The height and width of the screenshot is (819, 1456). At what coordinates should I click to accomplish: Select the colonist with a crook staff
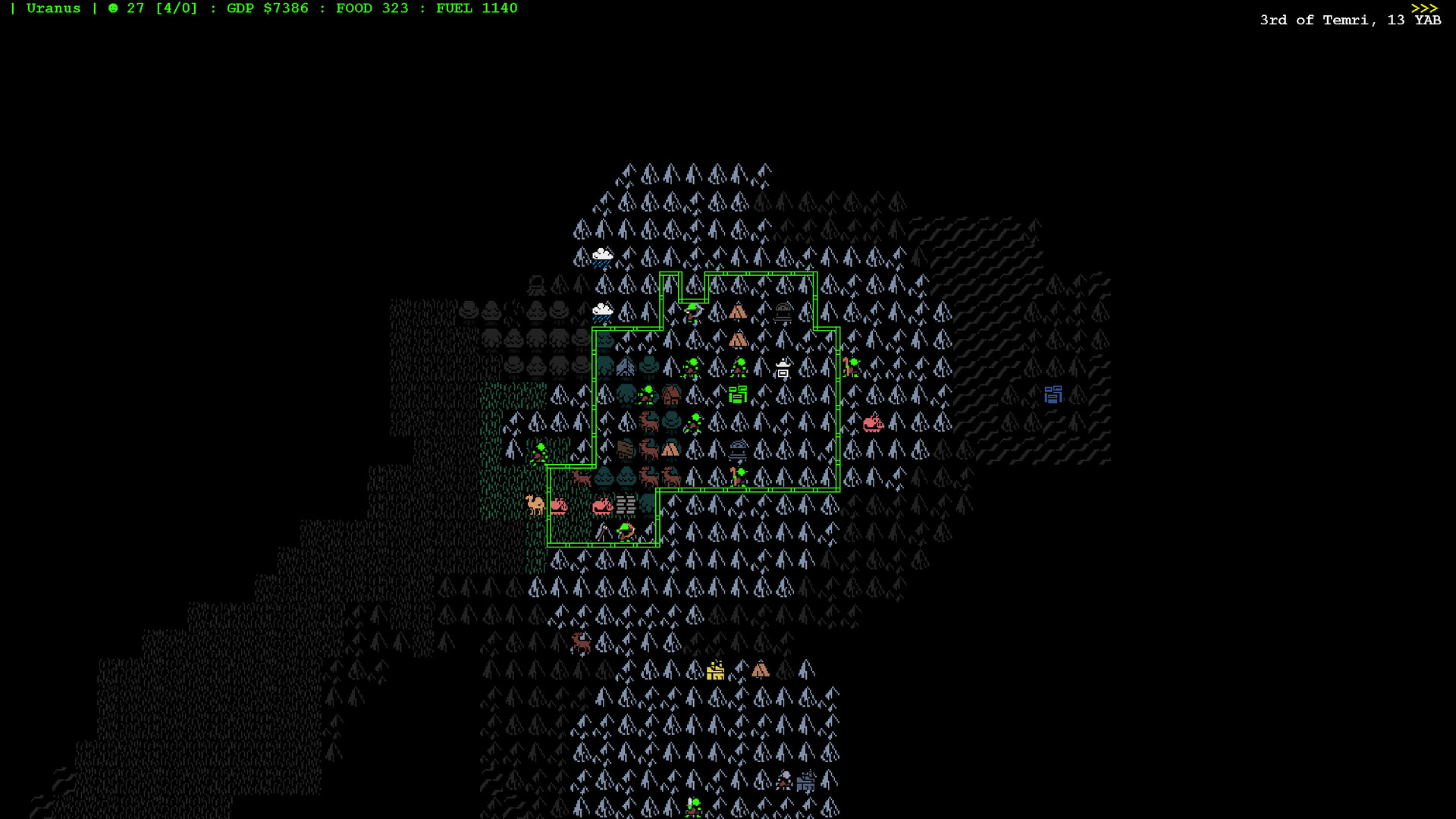[x=738, y=477]
